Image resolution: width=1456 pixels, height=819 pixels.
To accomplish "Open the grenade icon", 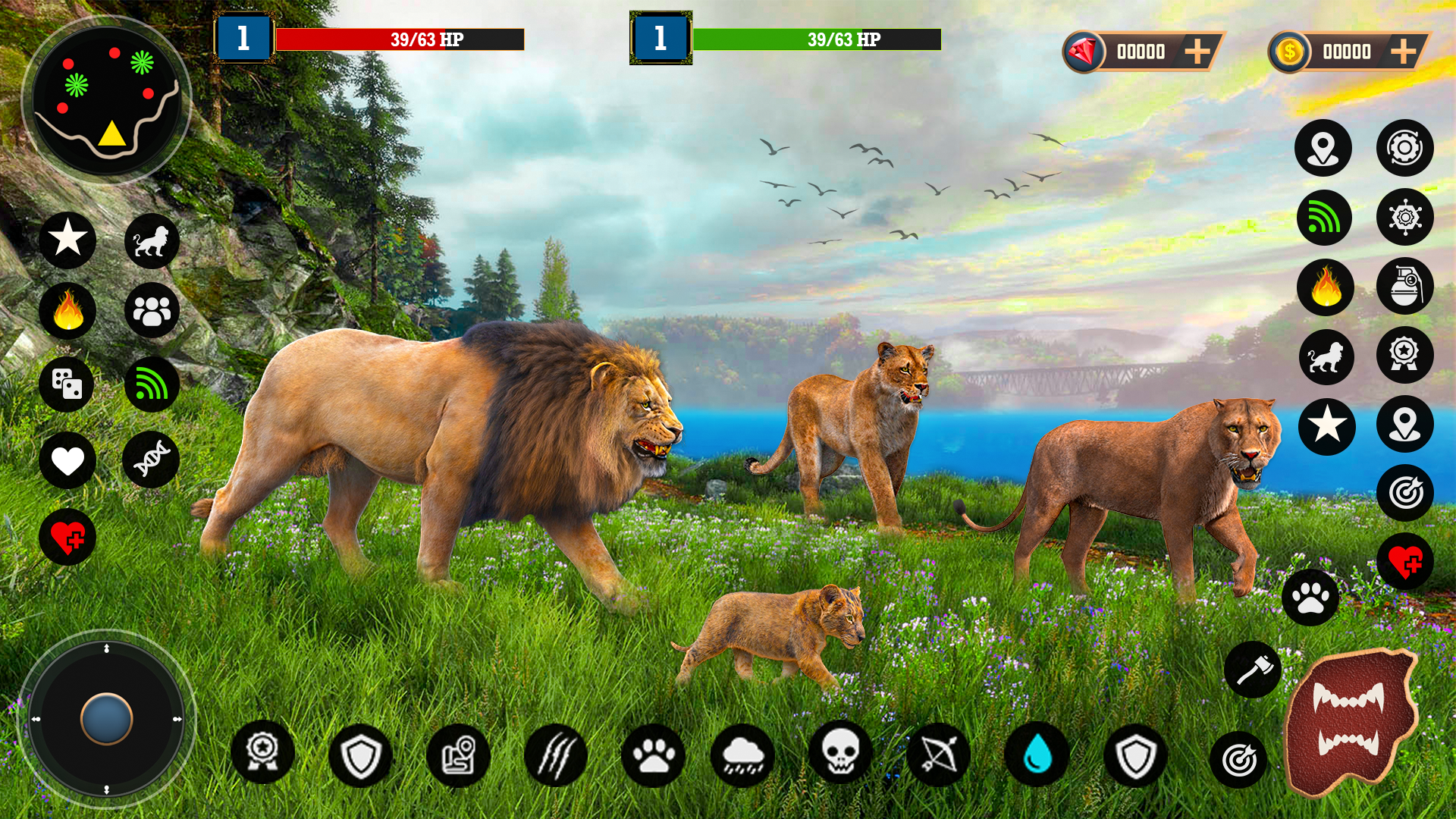I will coord(1404,287).
